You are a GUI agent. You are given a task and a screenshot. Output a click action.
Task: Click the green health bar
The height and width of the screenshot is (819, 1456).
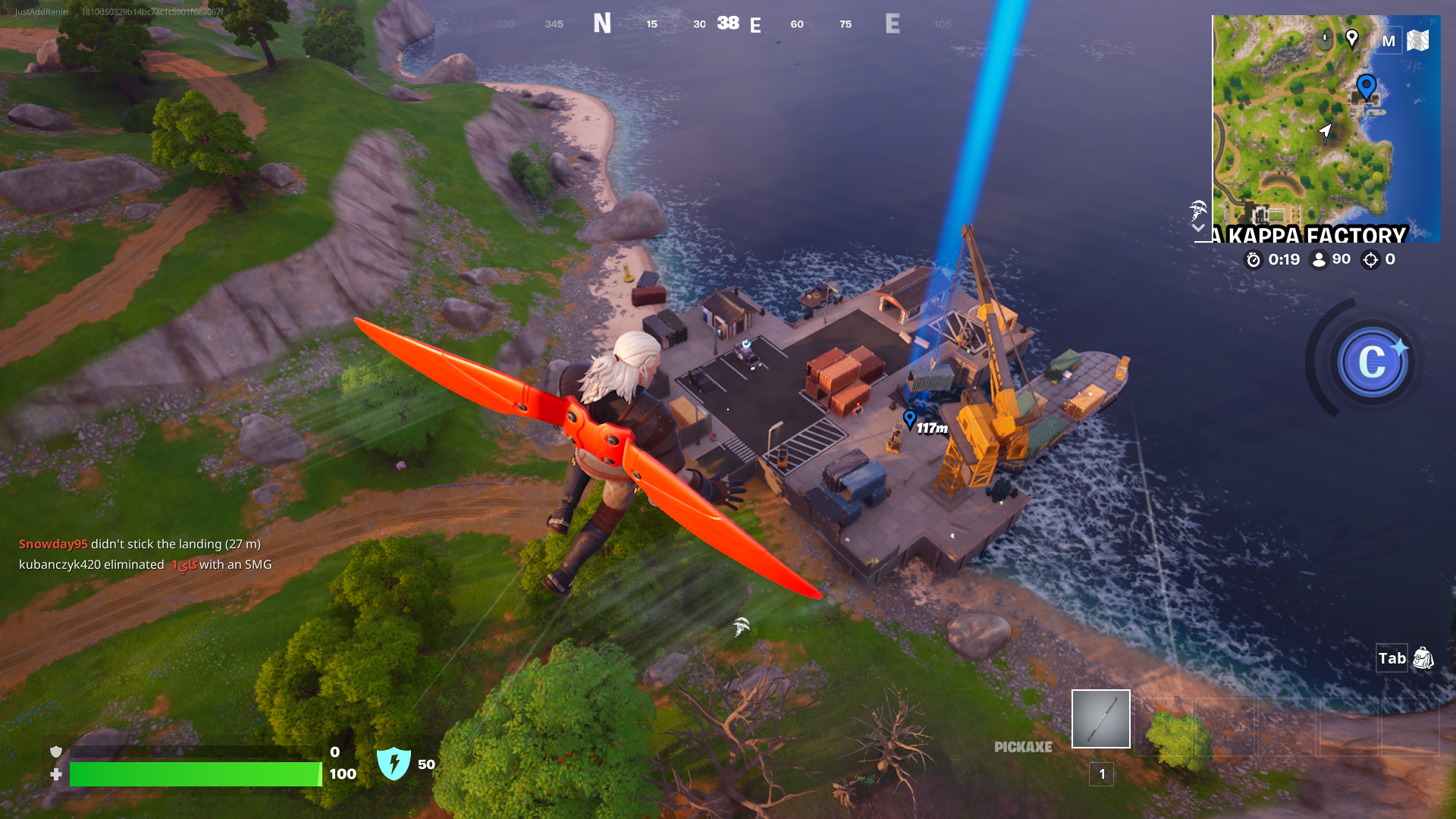[193, 775]
